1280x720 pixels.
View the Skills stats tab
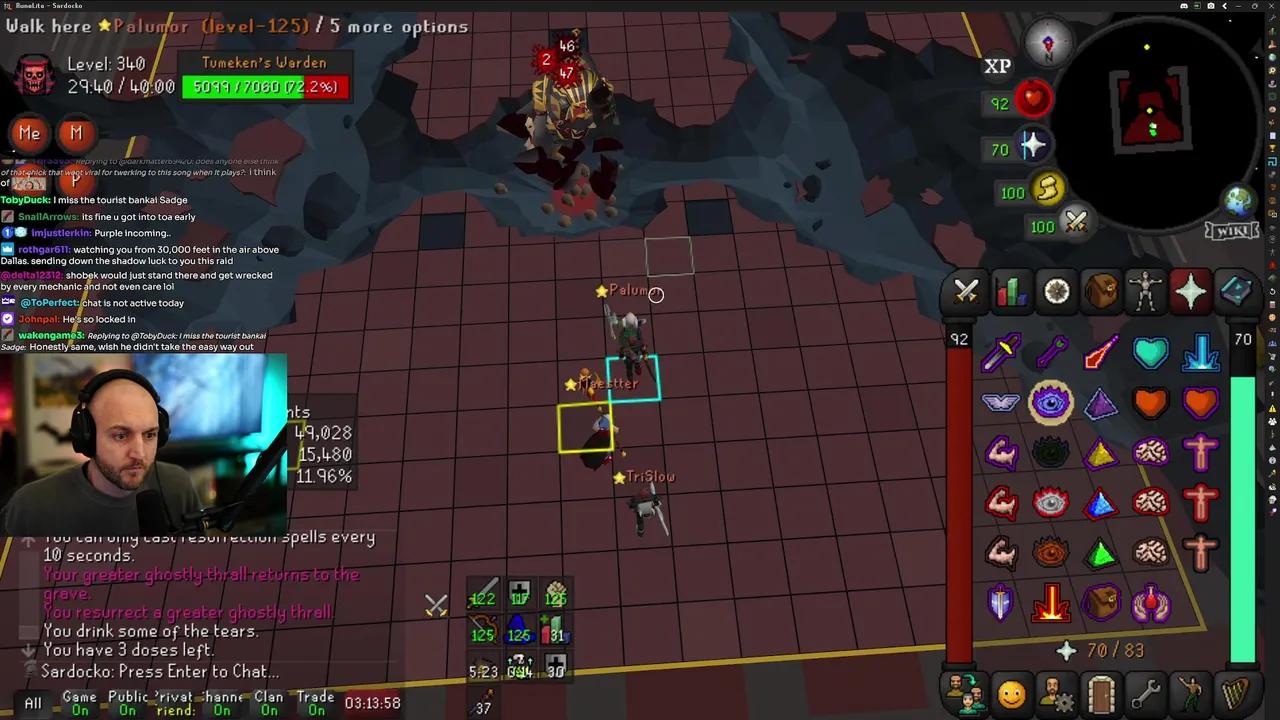click(1010, 291)
